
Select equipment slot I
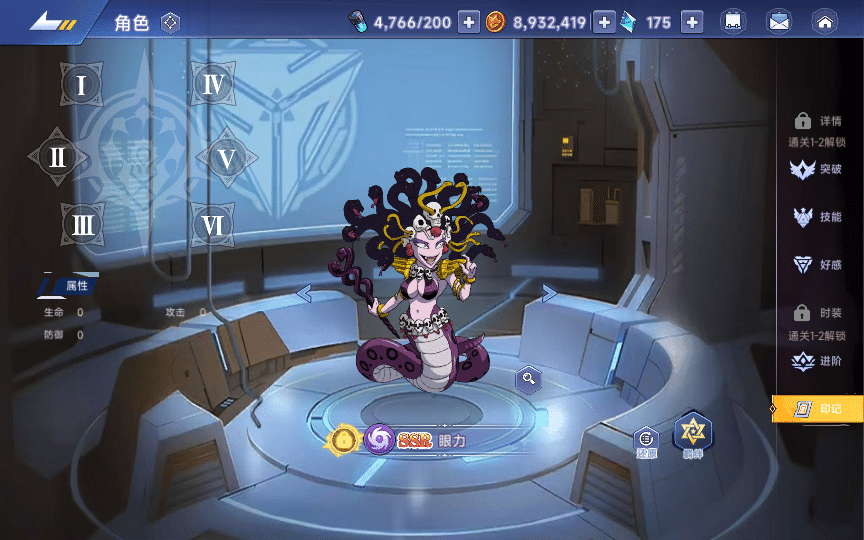(x=82, y=85)
